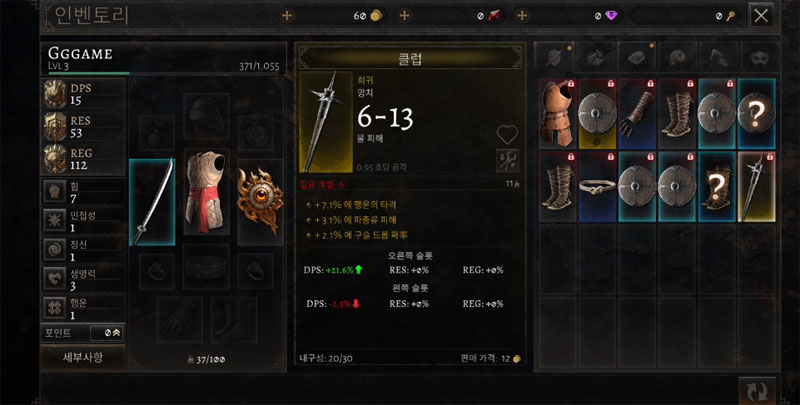Image resolution: width=800 pixels, height=405 pixels.
Task: Select the belt item in the bag
Action: tap(597, 186)
